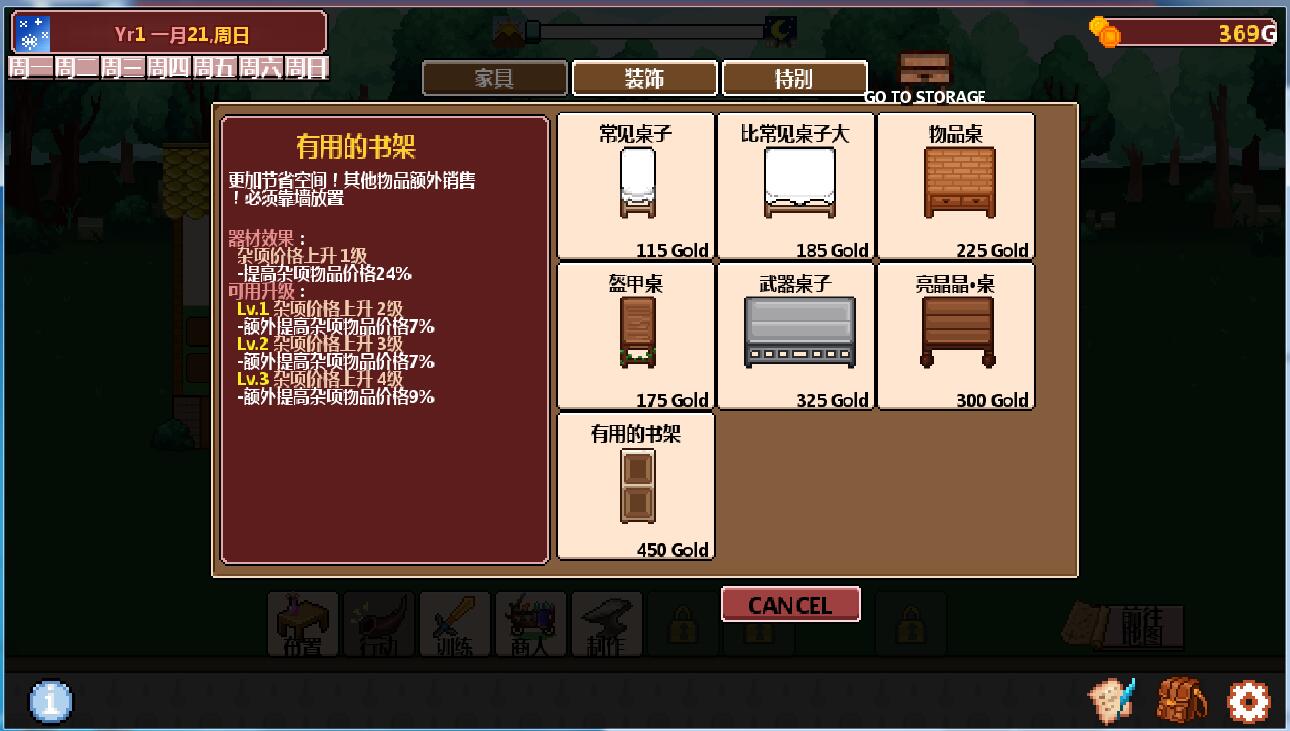Open the blue info button

51,701
